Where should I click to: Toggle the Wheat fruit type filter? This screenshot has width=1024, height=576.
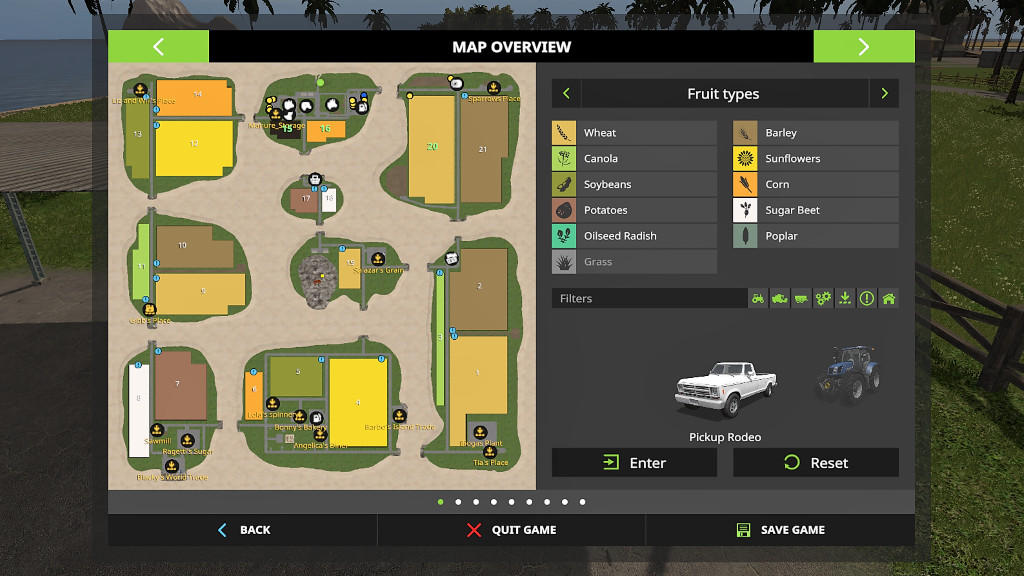click(x=634, y=133)
